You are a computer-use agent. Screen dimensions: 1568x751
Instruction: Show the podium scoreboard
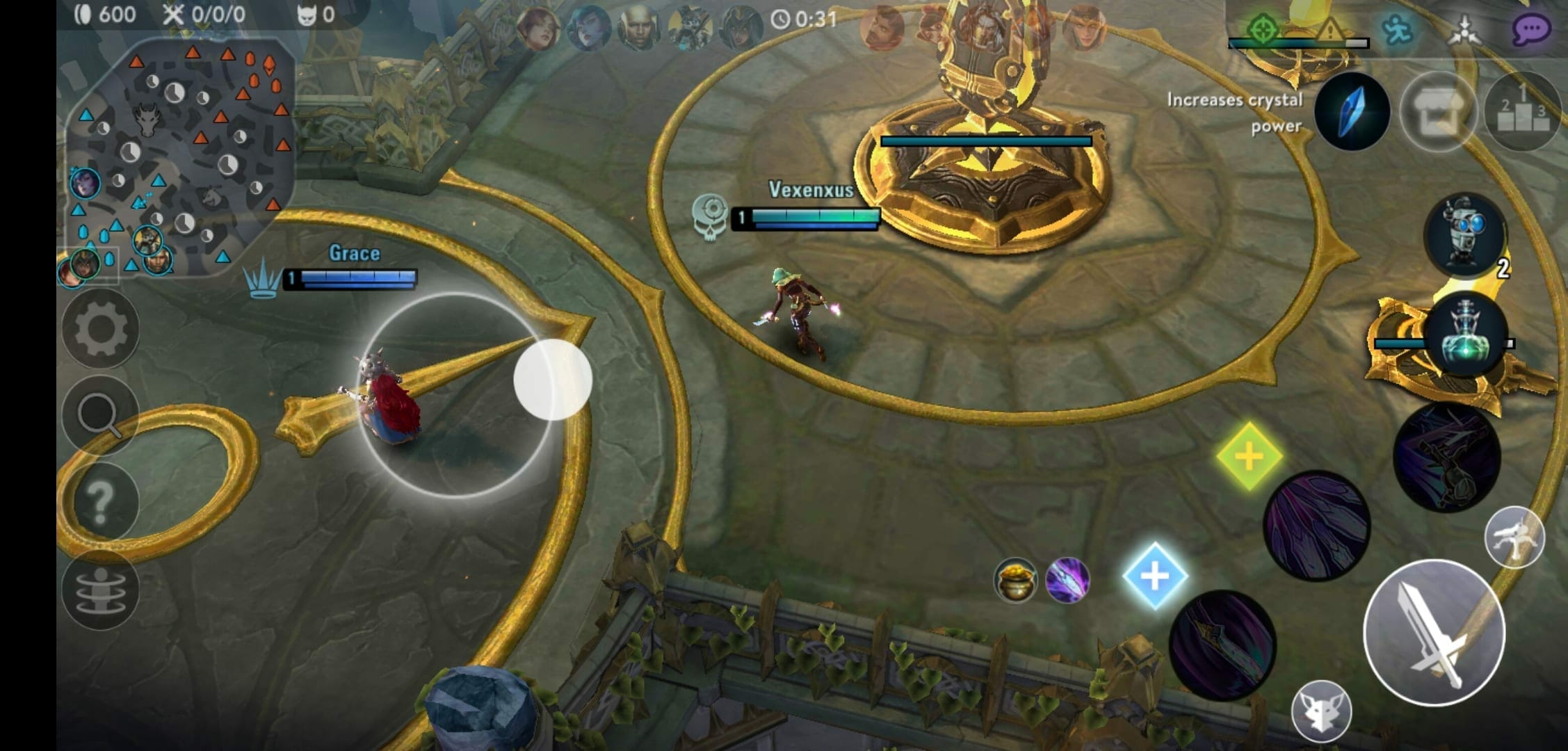click(1522, 112)
